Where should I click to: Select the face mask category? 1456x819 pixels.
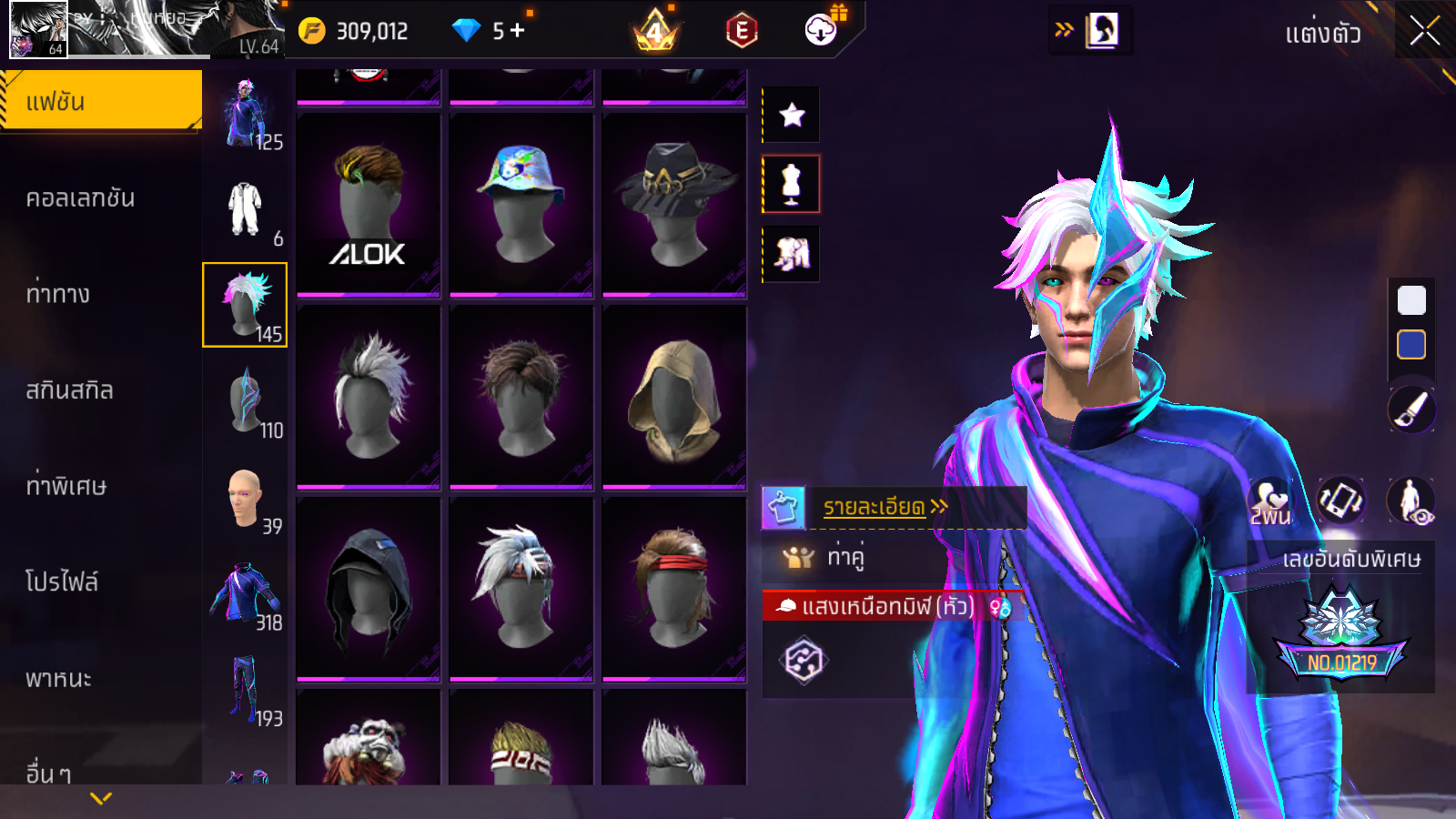245,400
